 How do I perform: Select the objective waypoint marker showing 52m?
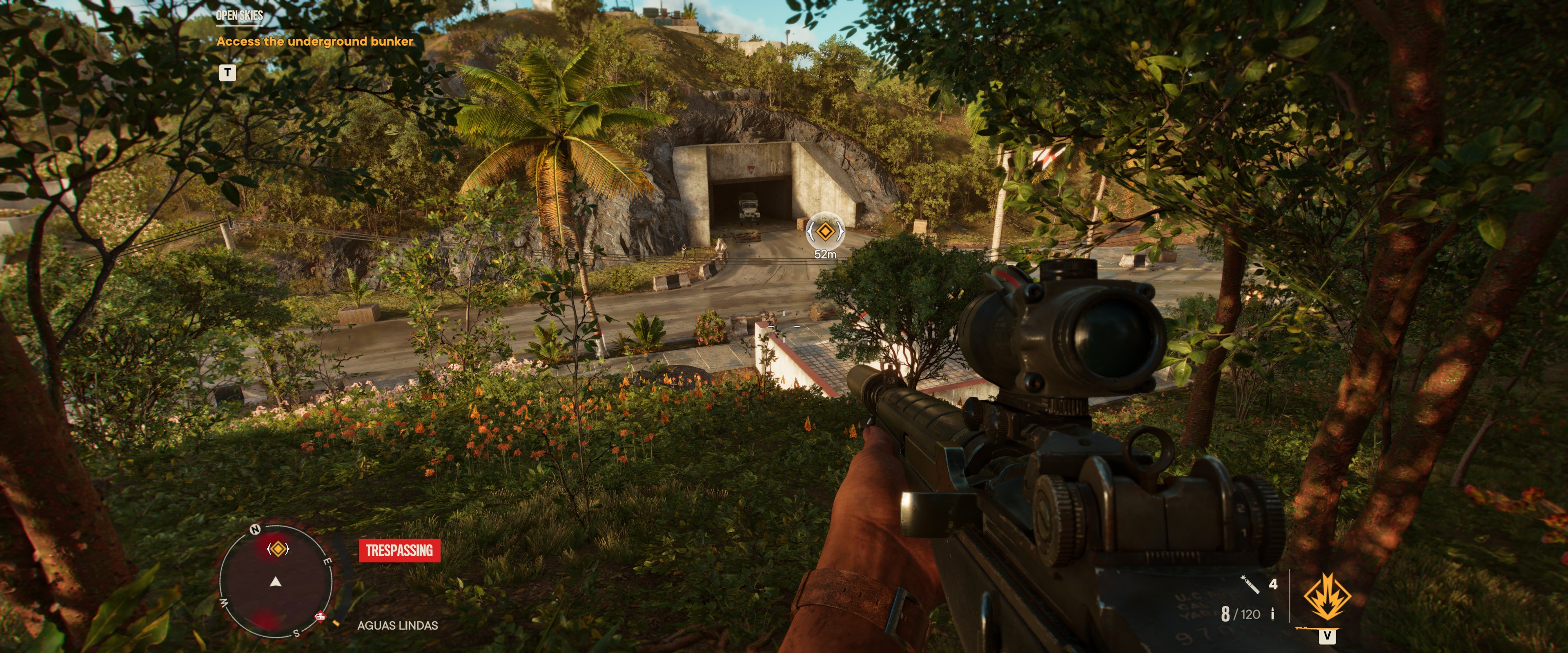pos(824,231)
